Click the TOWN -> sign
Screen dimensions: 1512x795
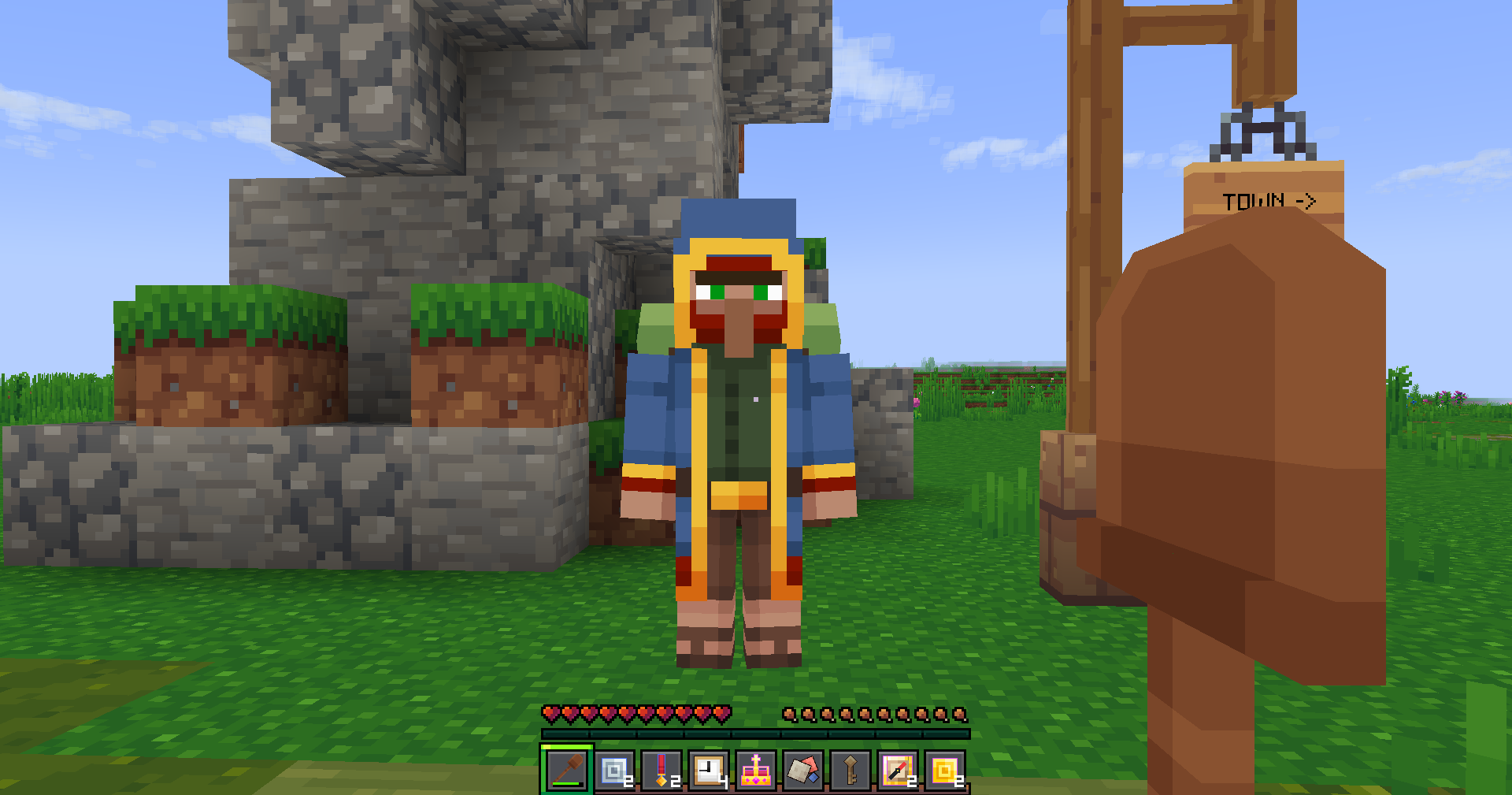tap(1268, 199)
